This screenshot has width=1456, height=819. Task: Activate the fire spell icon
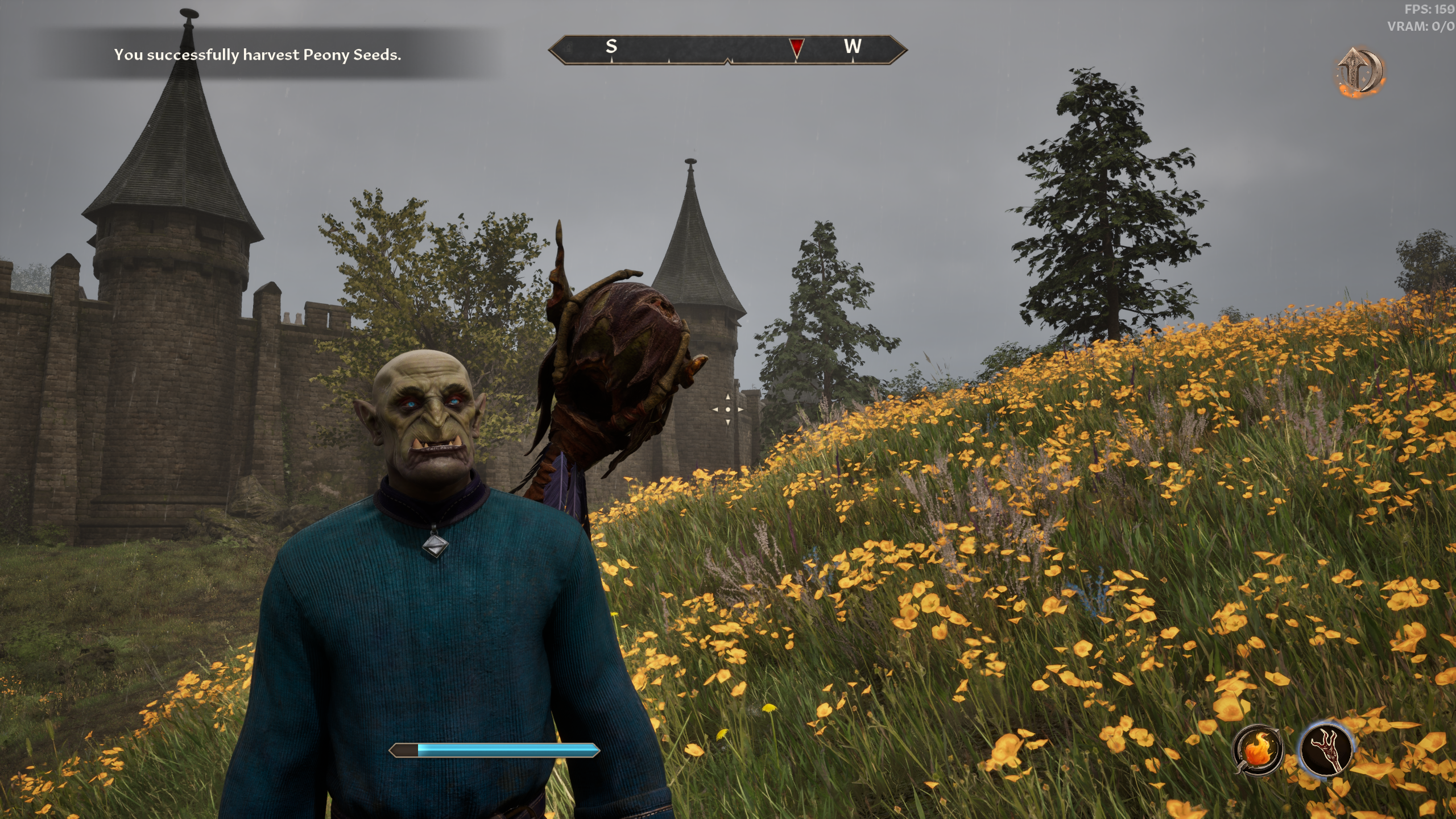pyautogui.click(x=1258, y=750)
